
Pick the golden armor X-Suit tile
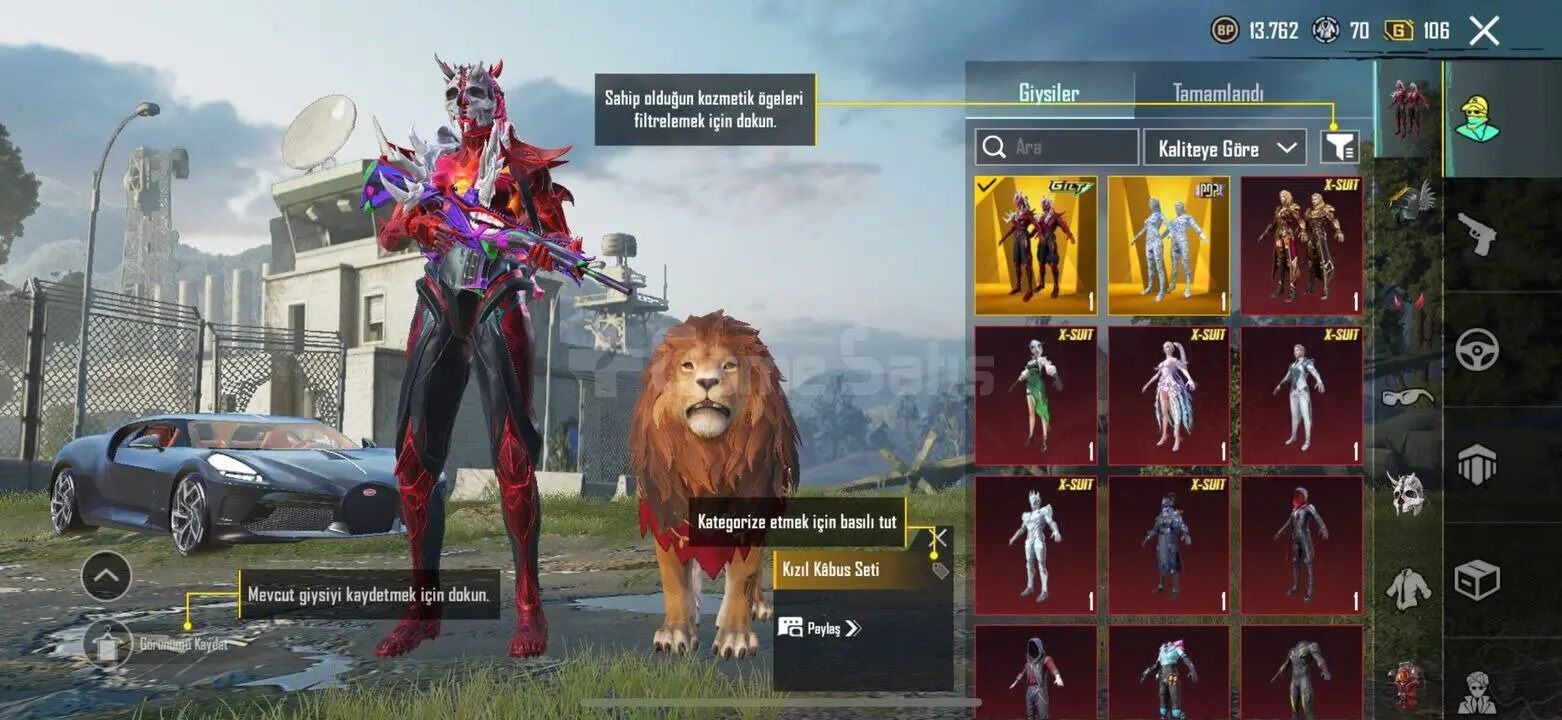point(1302,246)
